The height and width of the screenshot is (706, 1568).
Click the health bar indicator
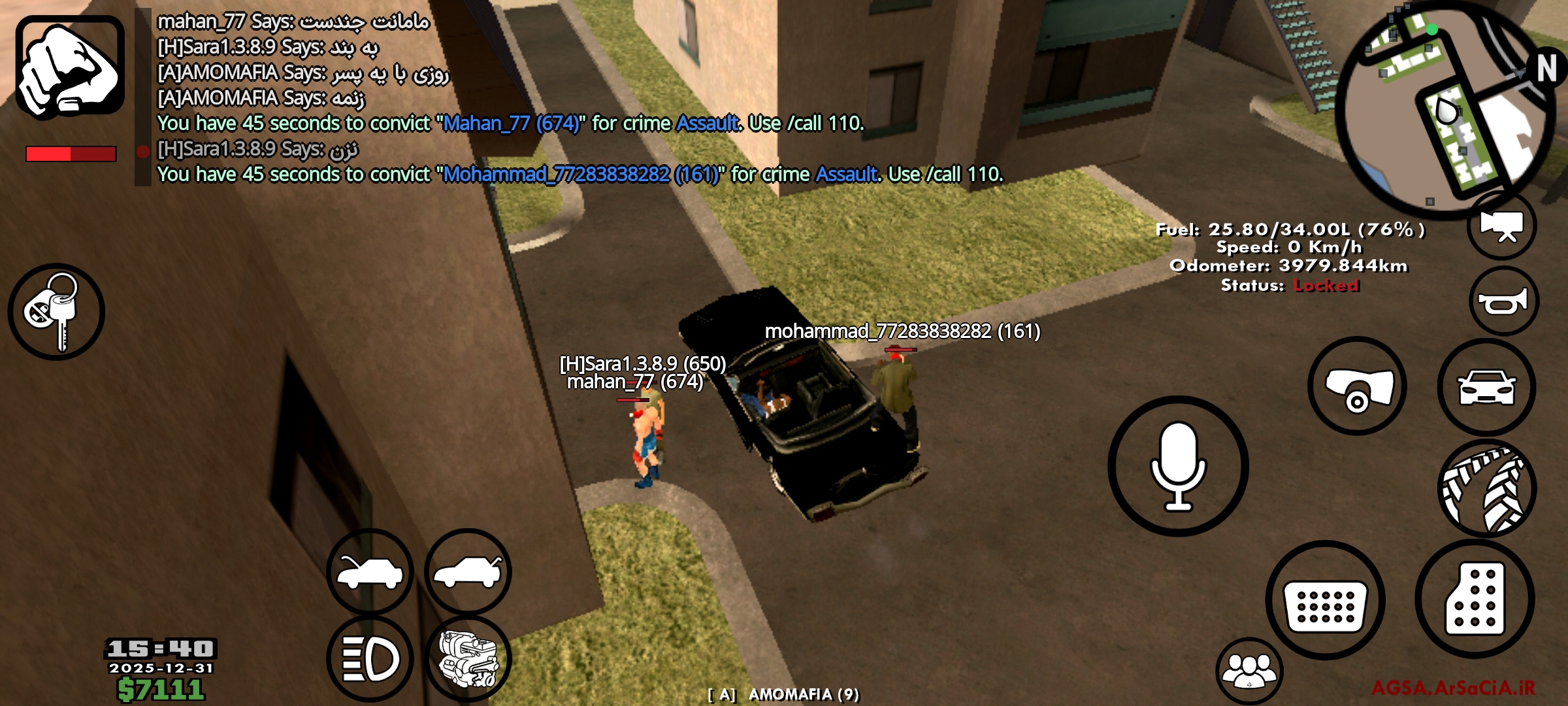point(72,154)
